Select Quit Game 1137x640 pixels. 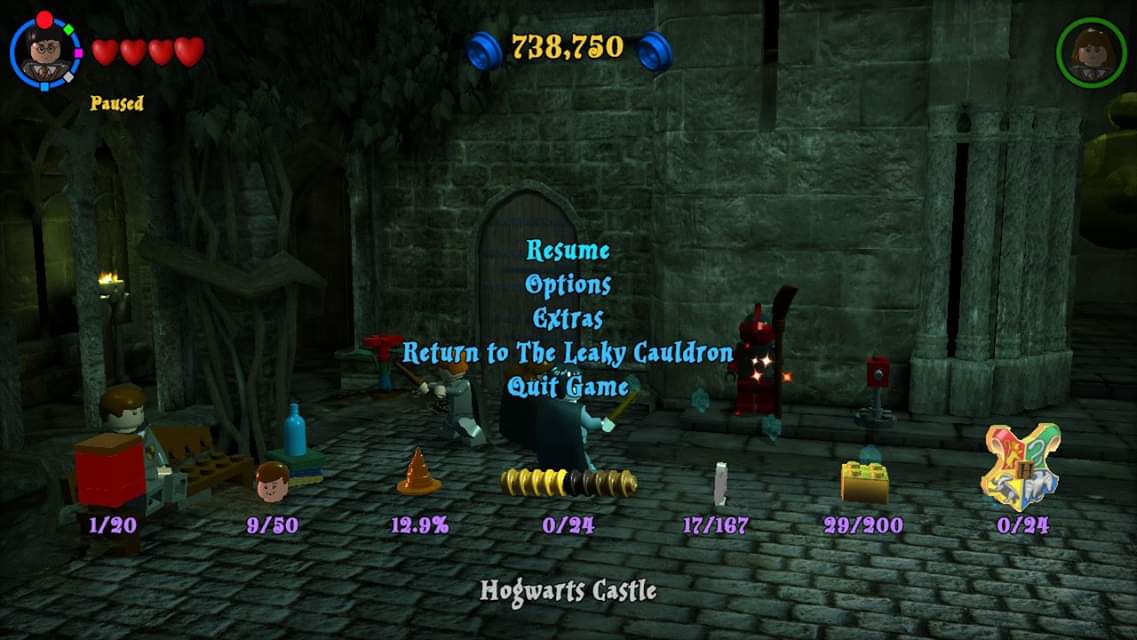[568, 387]
